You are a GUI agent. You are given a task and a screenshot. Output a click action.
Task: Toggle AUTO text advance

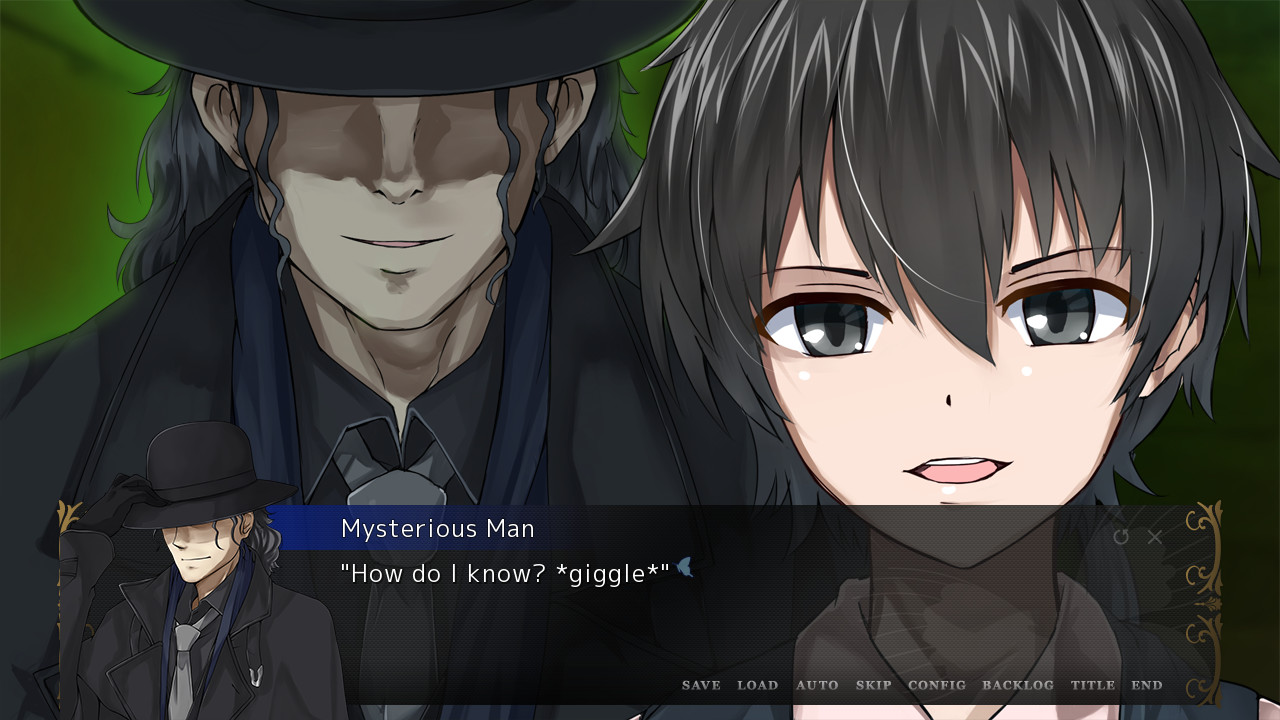(817, 685)
